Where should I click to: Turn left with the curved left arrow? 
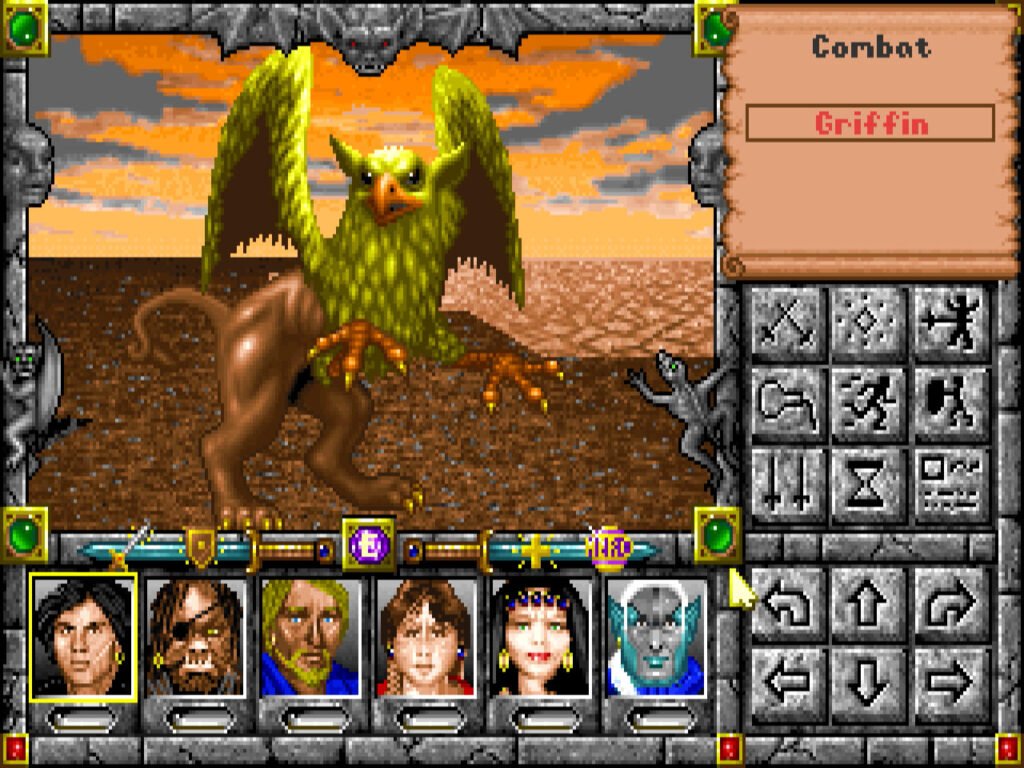click(786, 603)
